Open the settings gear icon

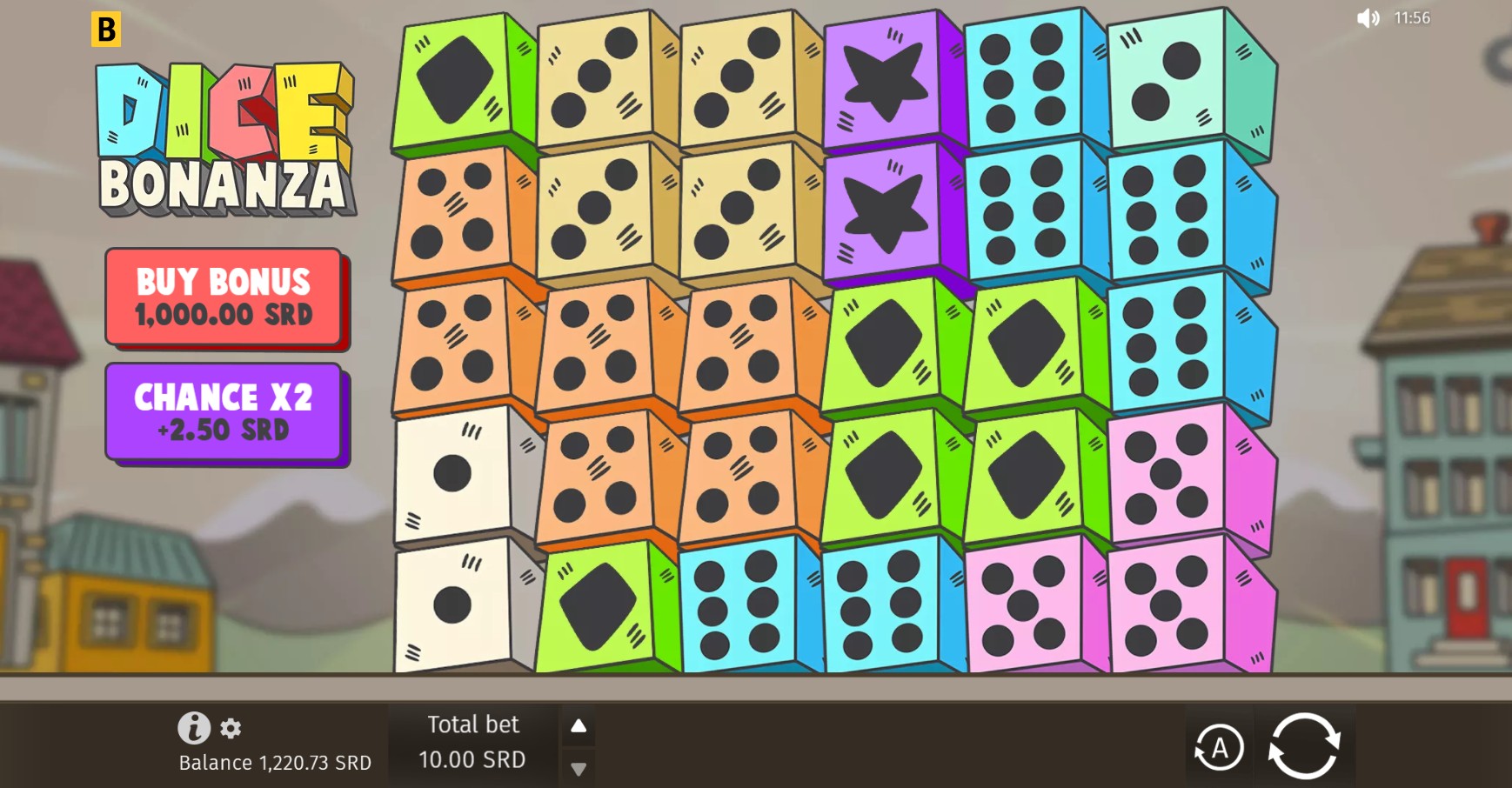[x=231, y=729]
